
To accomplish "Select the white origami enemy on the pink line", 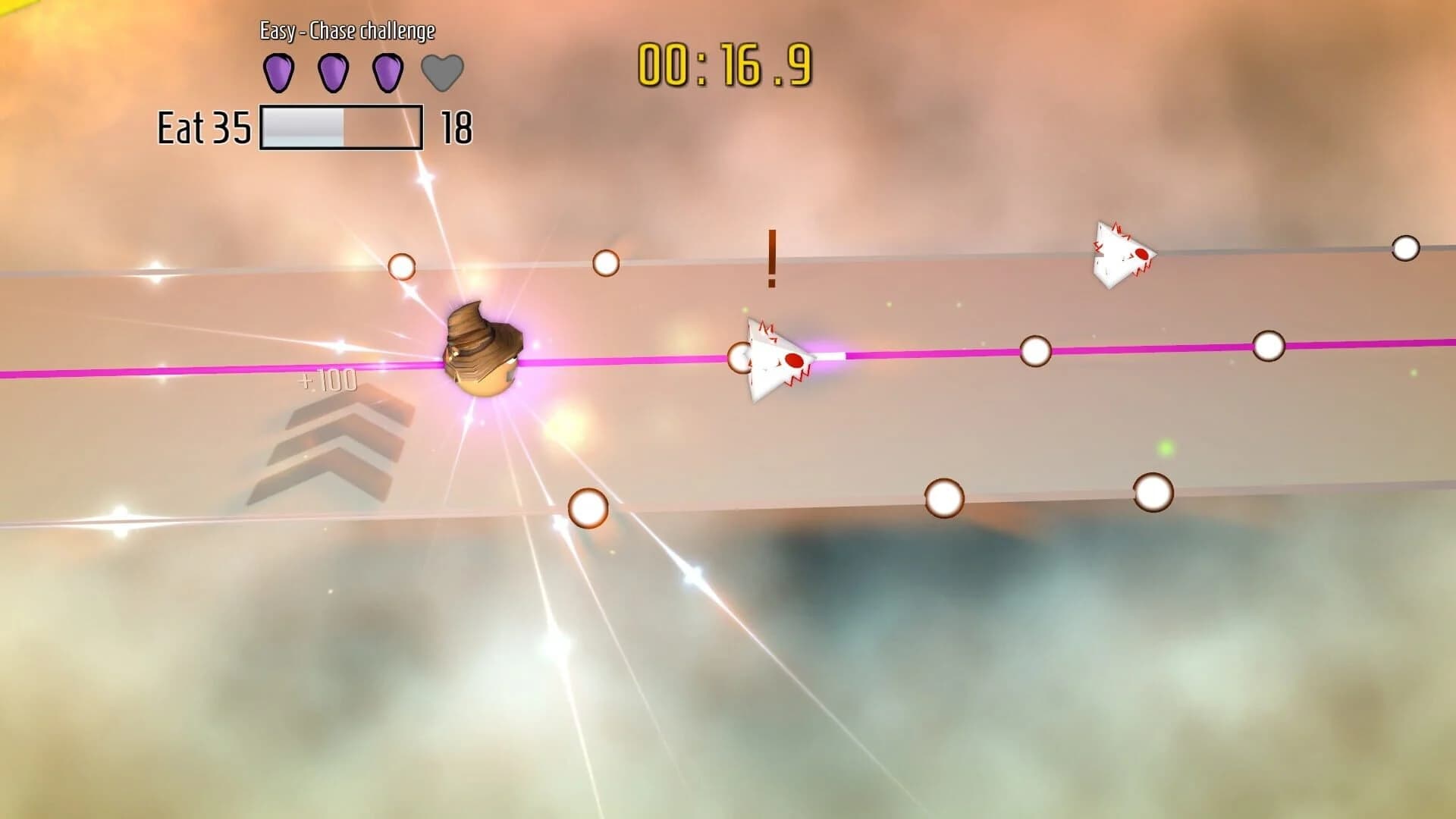I will click(x=773, y=356).
